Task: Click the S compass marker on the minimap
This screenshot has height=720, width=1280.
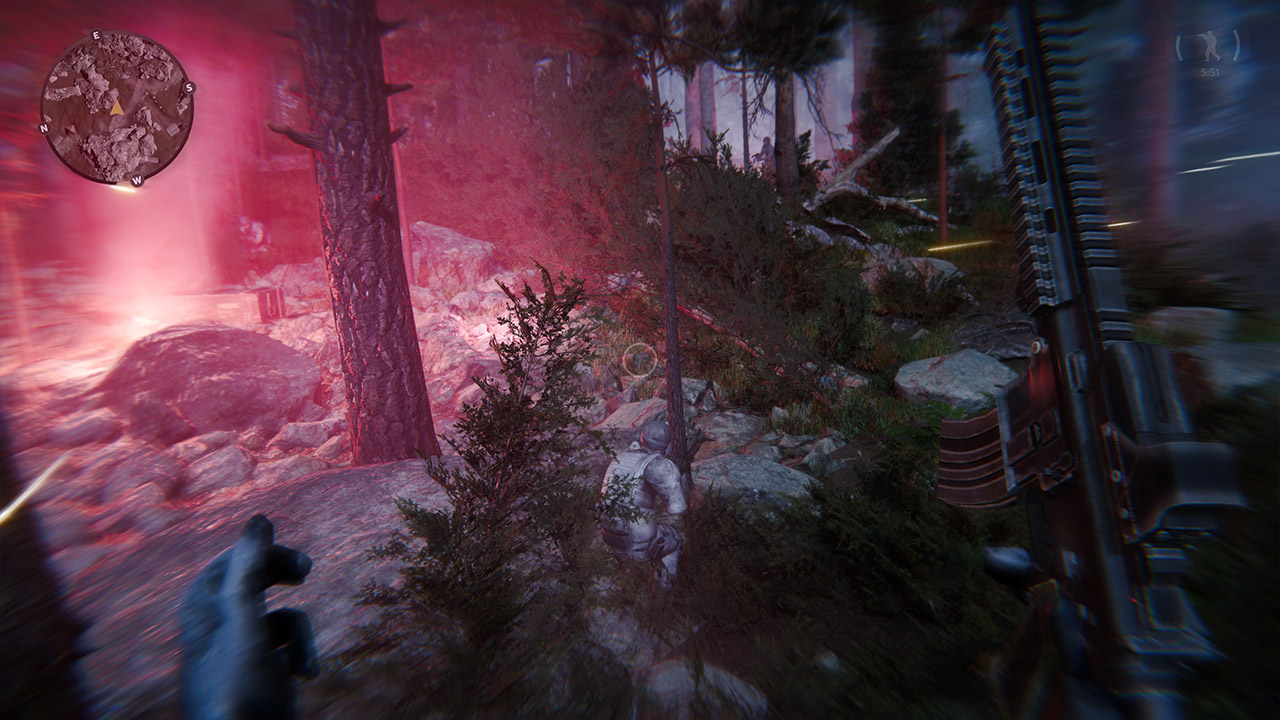Action: pos(189,88)
